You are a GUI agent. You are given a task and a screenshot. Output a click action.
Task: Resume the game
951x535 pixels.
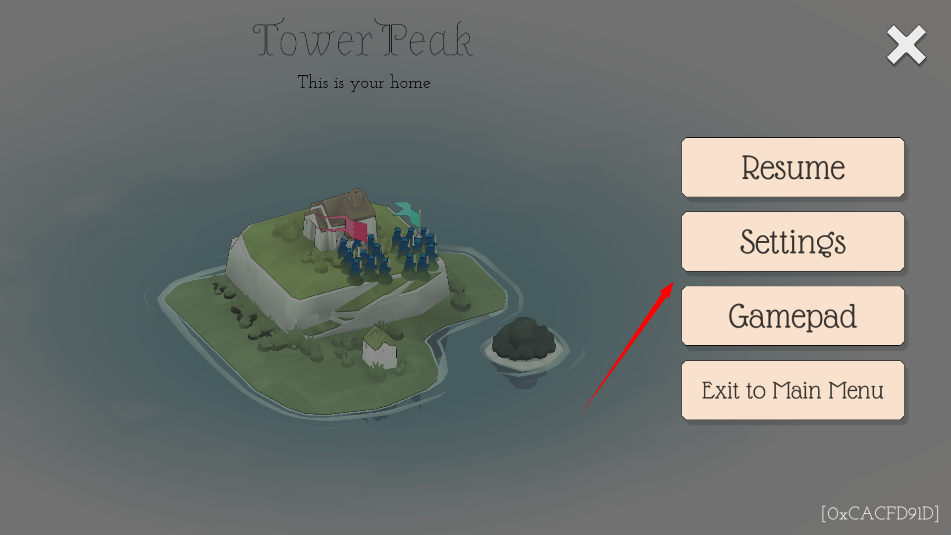tap(793, 167)
